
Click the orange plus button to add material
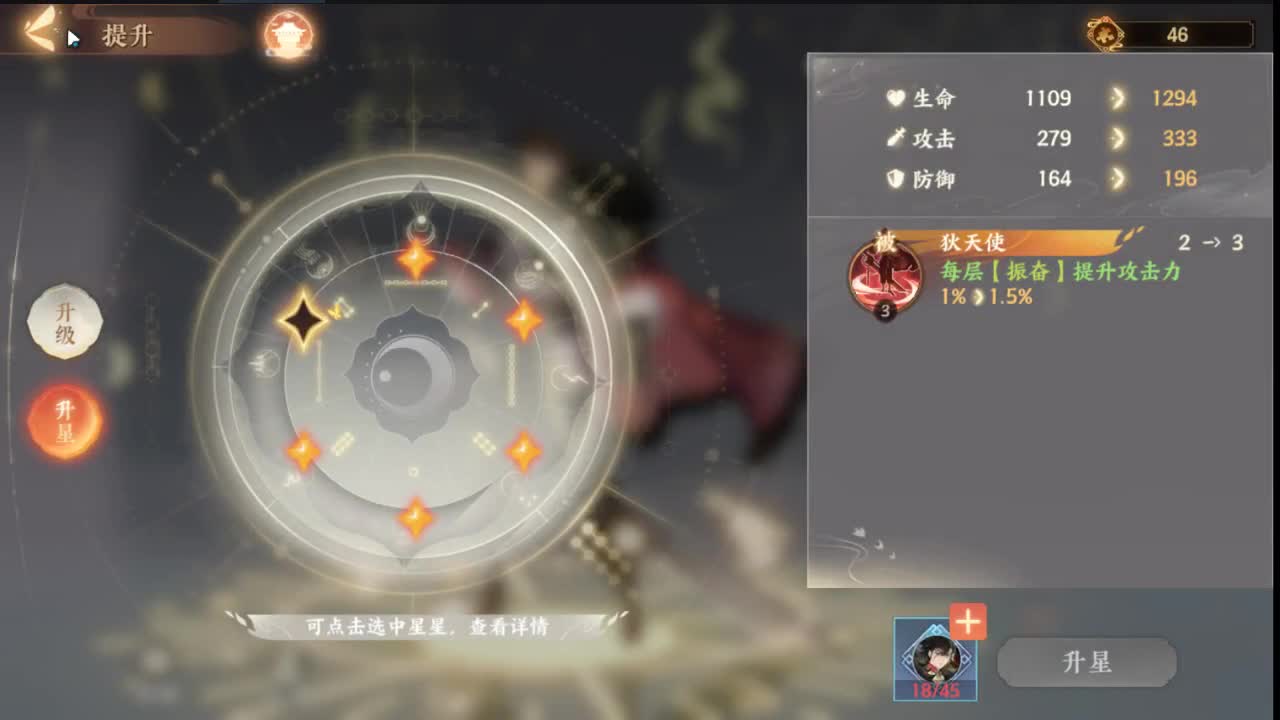coord(966,622)
